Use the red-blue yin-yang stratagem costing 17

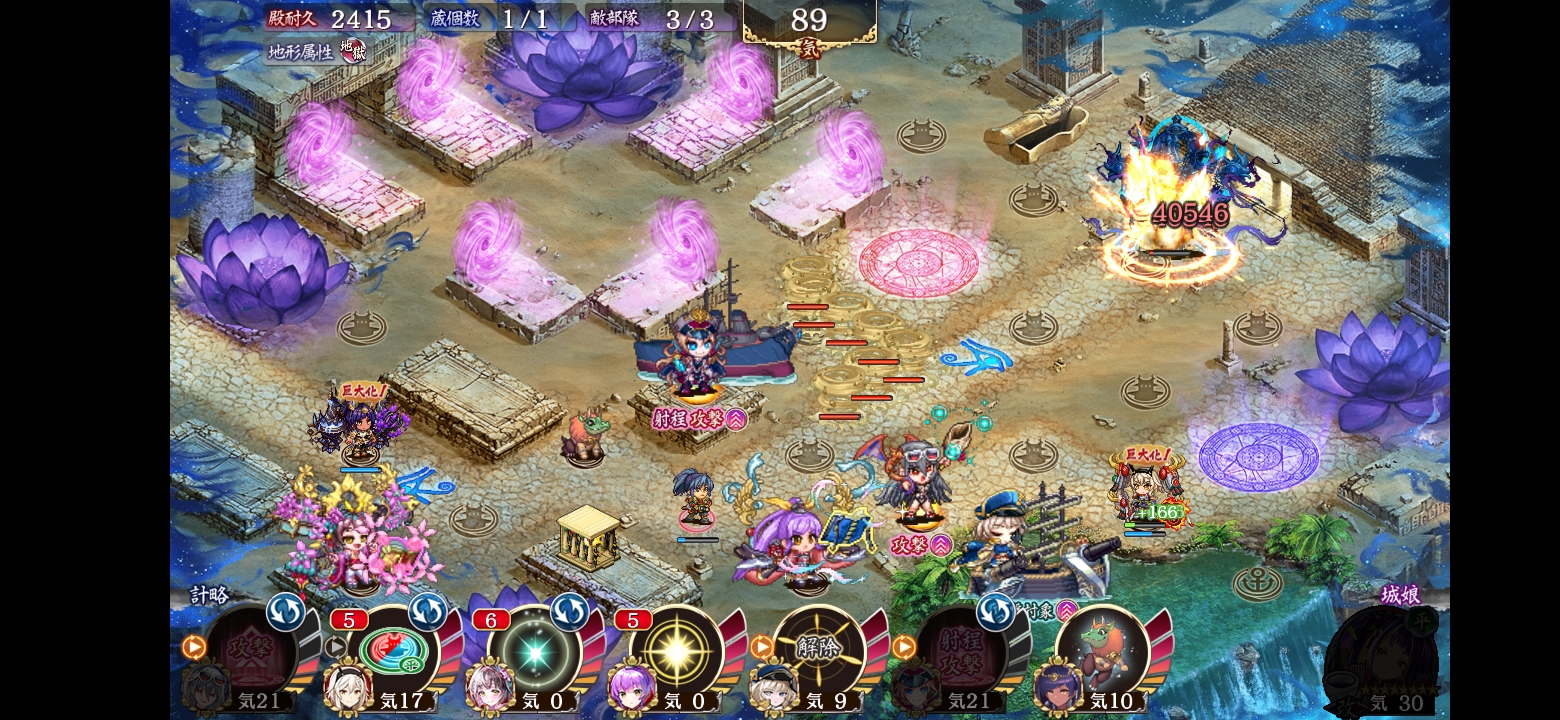[x=393, y=650]
